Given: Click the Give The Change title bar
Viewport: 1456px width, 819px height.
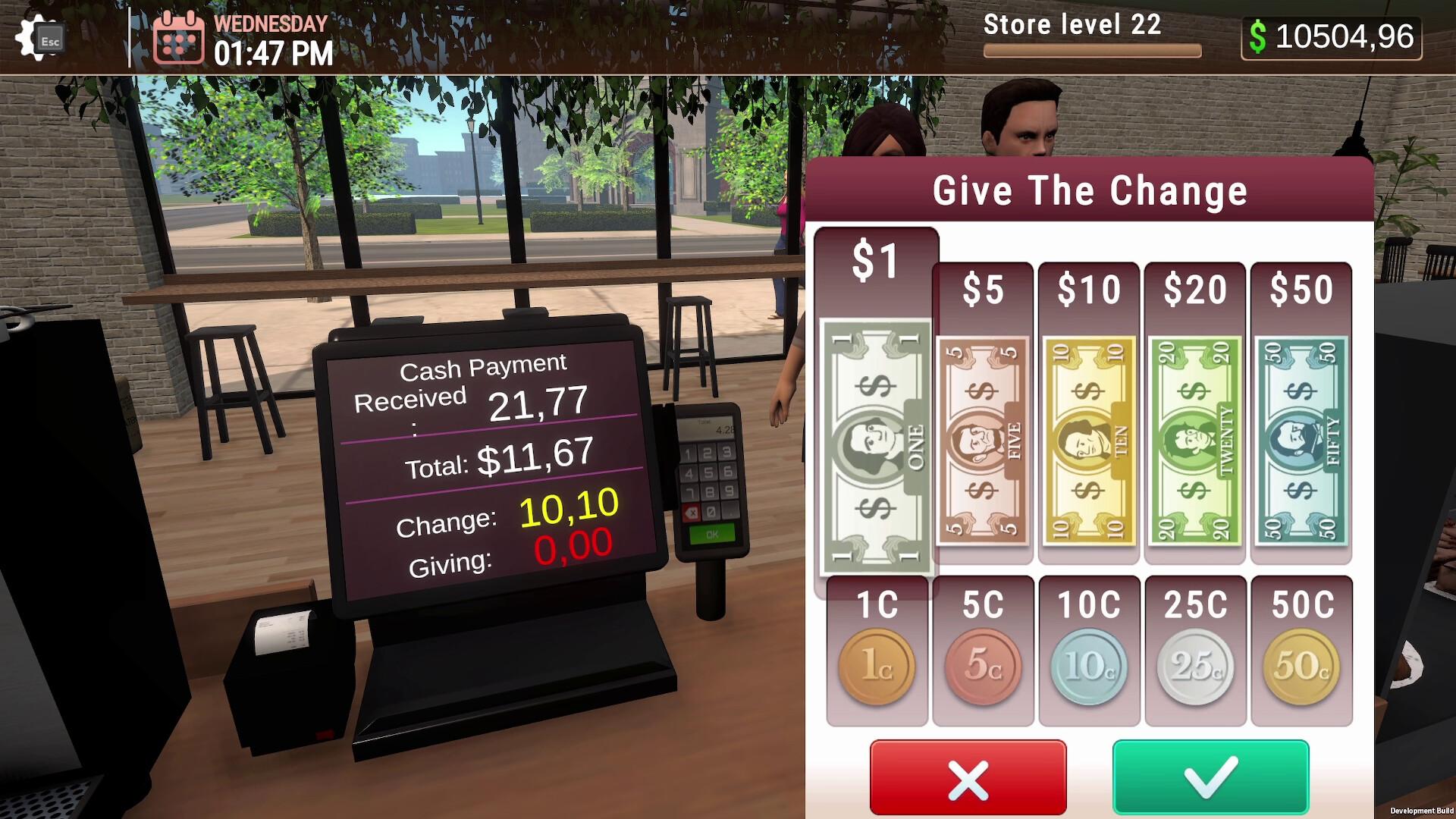Looking at the screenshot, I should [x=1090, y=190].
